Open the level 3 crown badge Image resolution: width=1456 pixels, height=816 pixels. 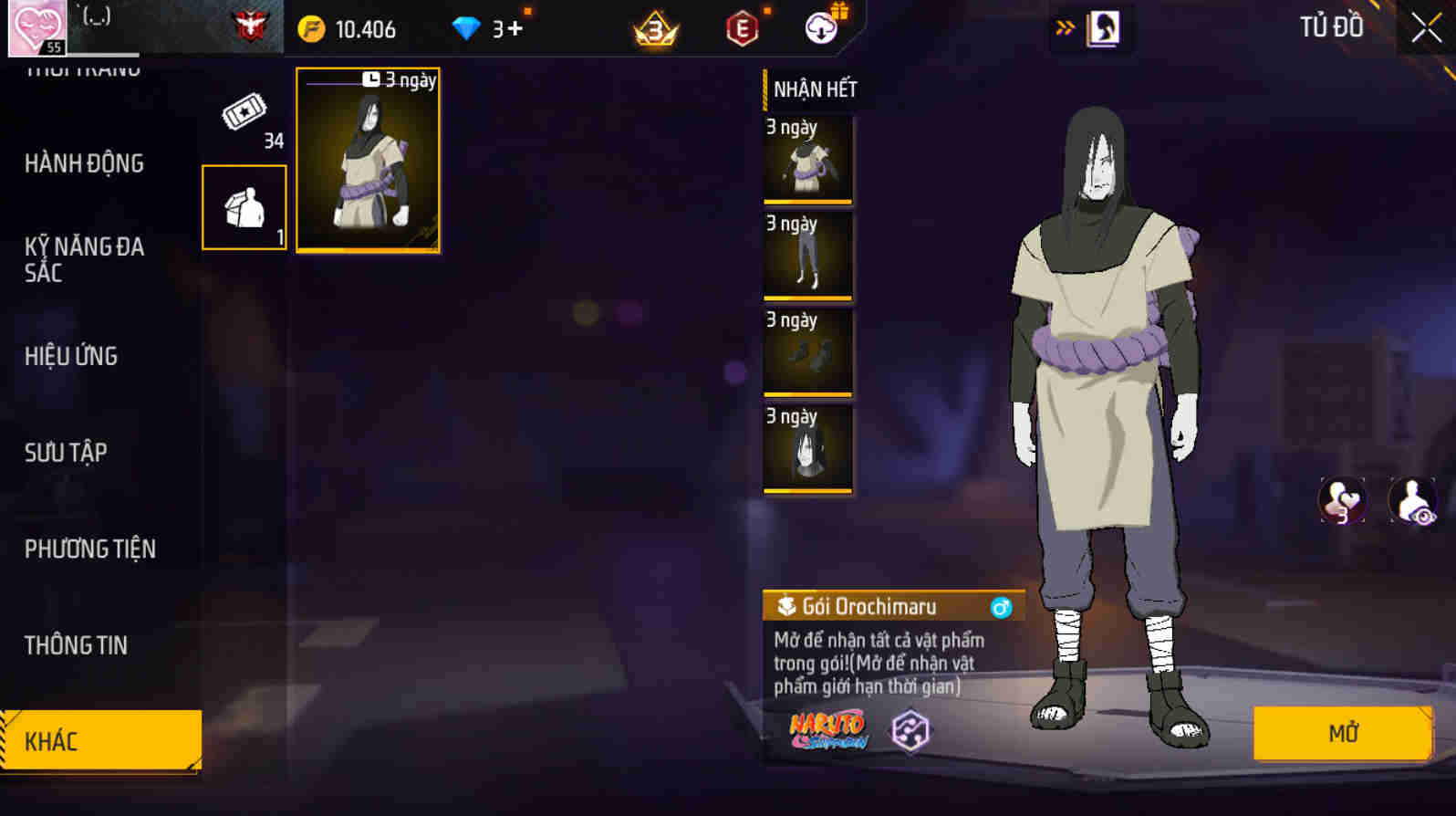point(655,28)
